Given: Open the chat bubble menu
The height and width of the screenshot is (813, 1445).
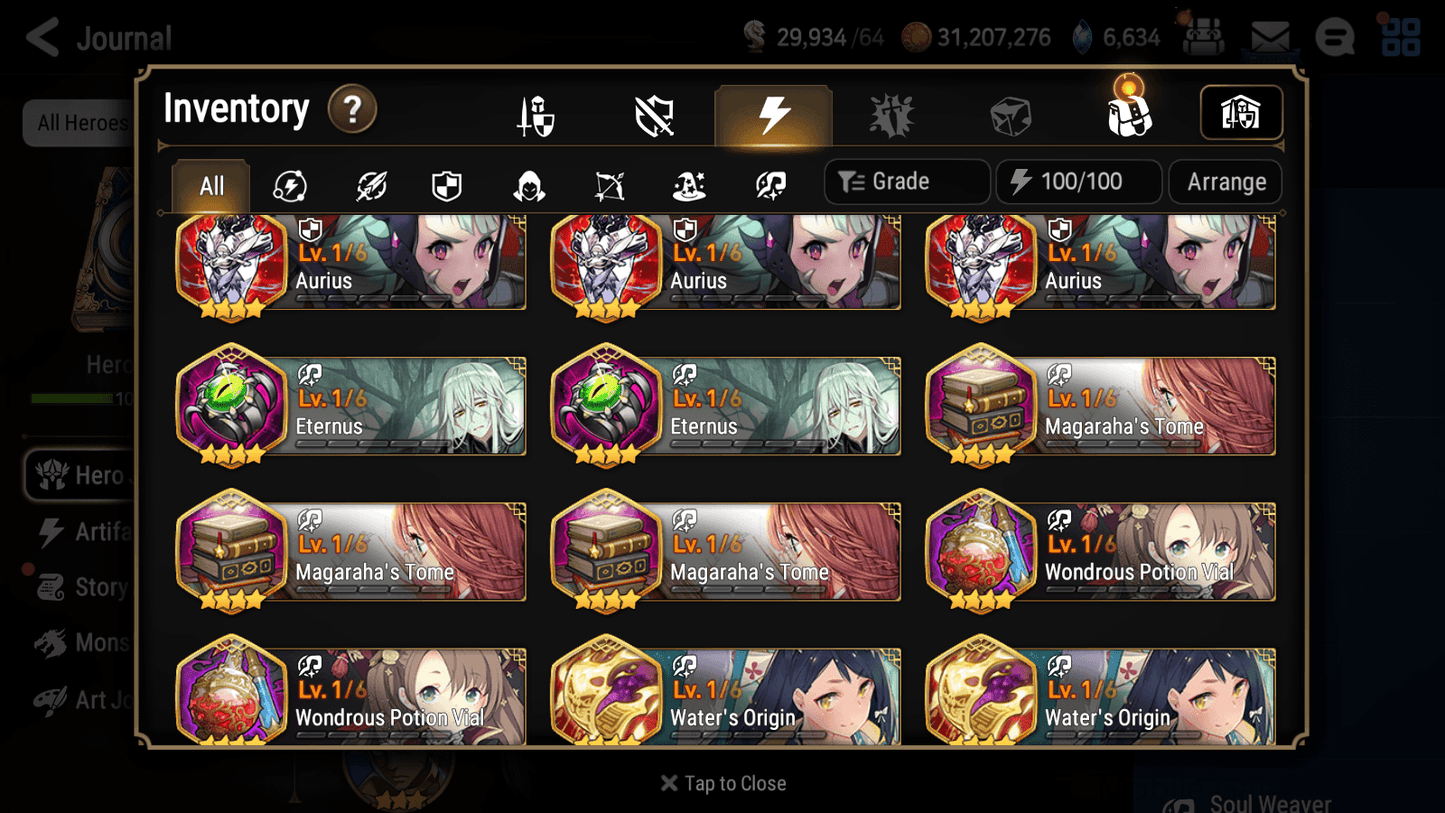Looking at the screenshot, I should coord(1334,37).
